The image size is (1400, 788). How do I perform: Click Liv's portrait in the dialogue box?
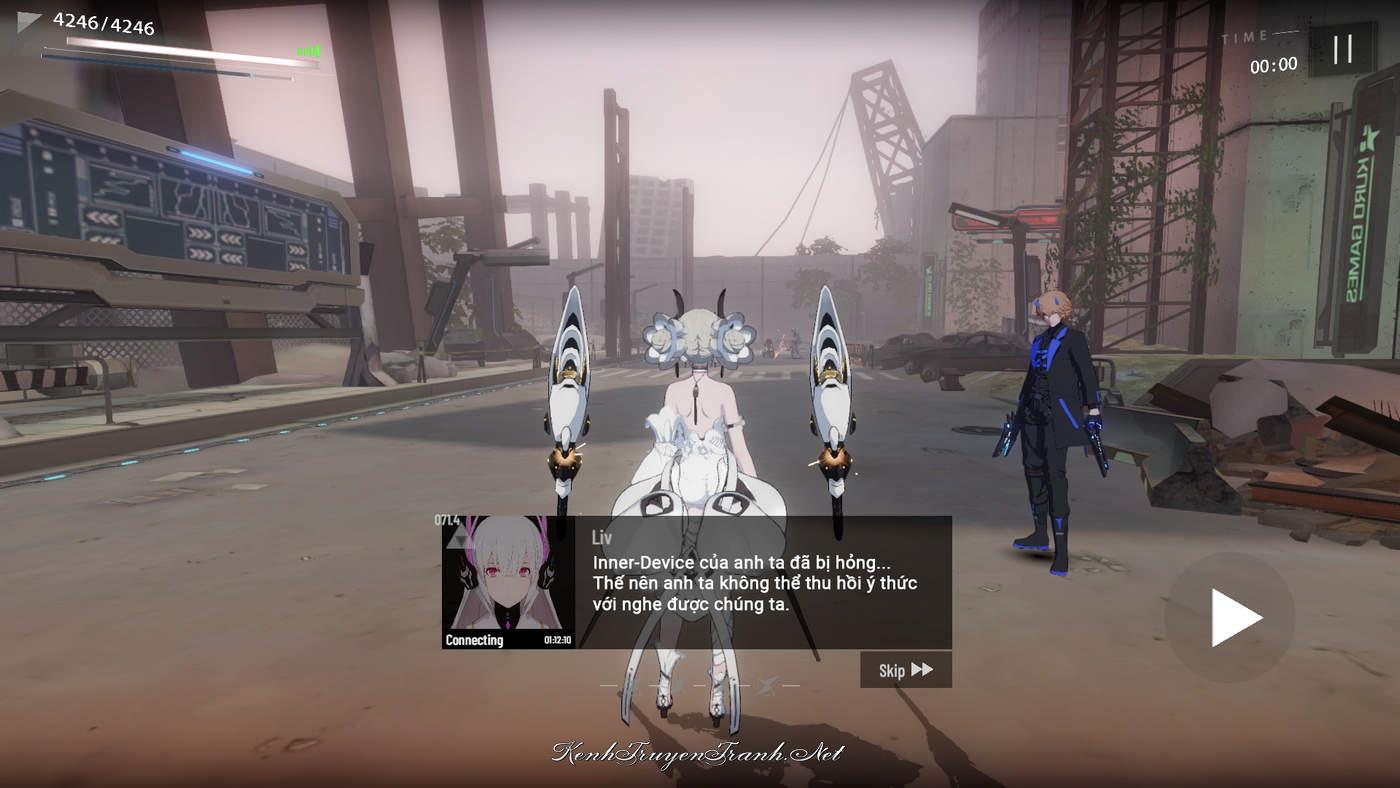click(x=508, y=582)
